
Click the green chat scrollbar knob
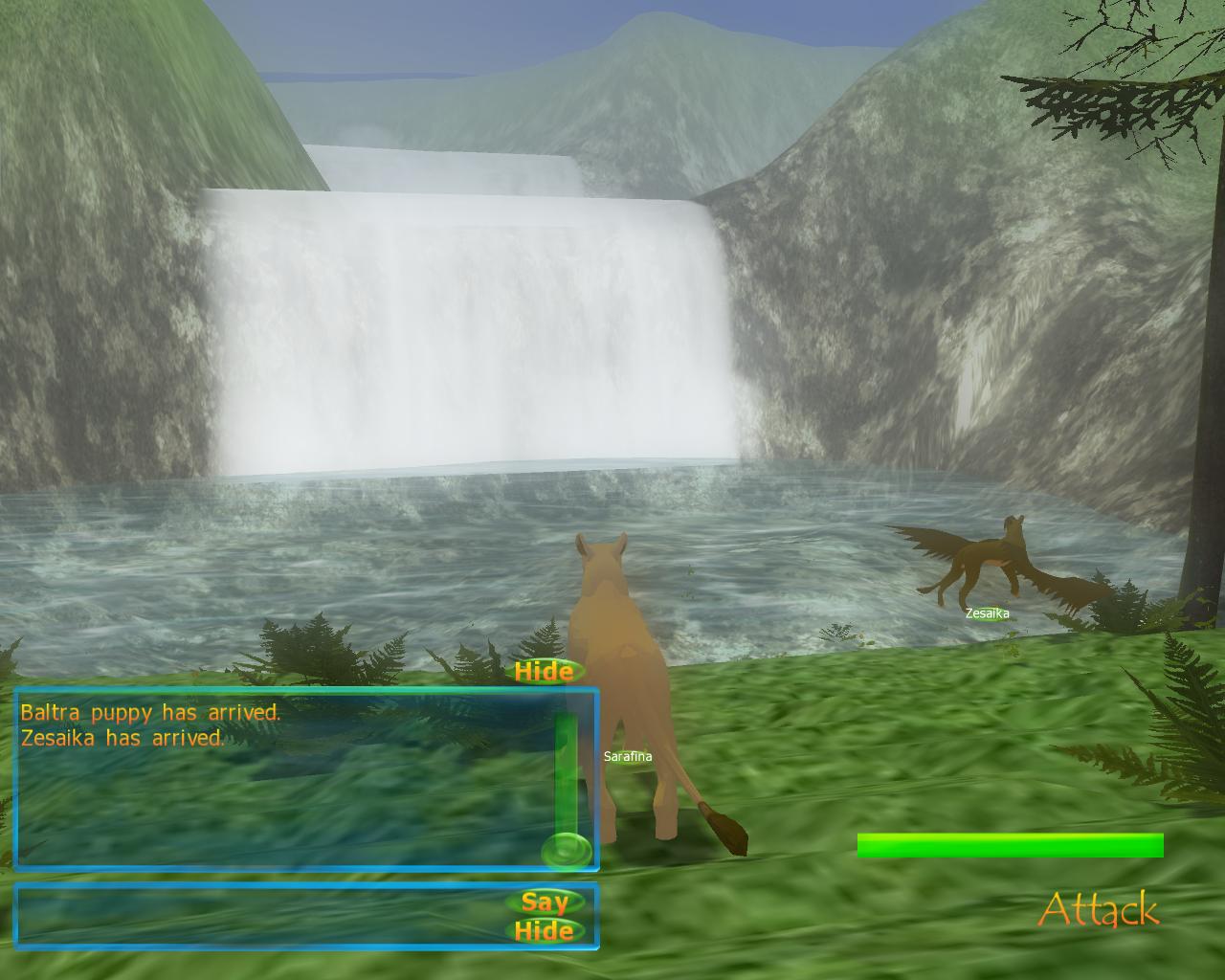(x=567, y=849)
